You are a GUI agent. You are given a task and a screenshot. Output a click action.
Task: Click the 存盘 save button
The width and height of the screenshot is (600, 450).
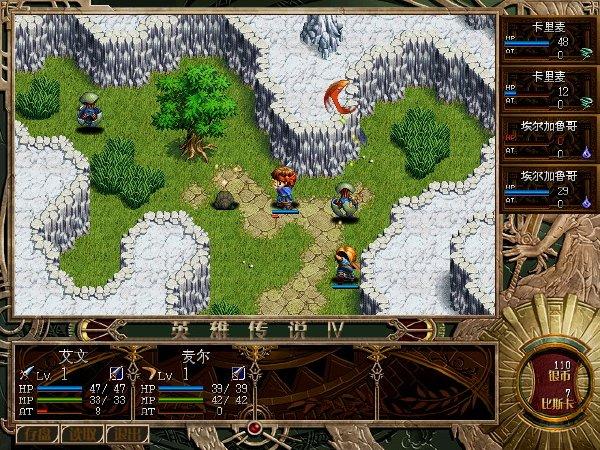click(37, 433)
